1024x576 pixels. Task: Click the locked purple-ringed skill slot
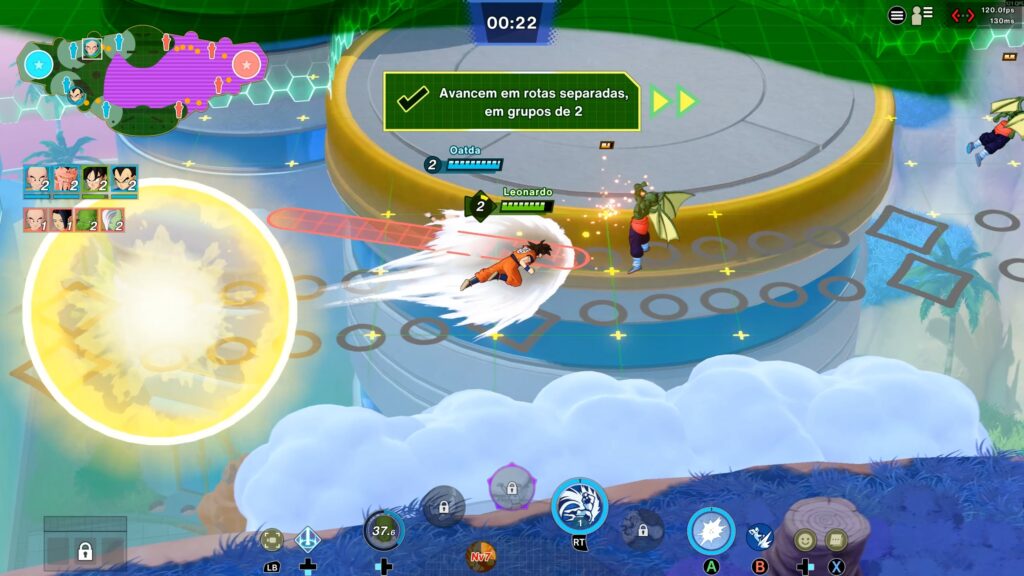tap(511, 489)
